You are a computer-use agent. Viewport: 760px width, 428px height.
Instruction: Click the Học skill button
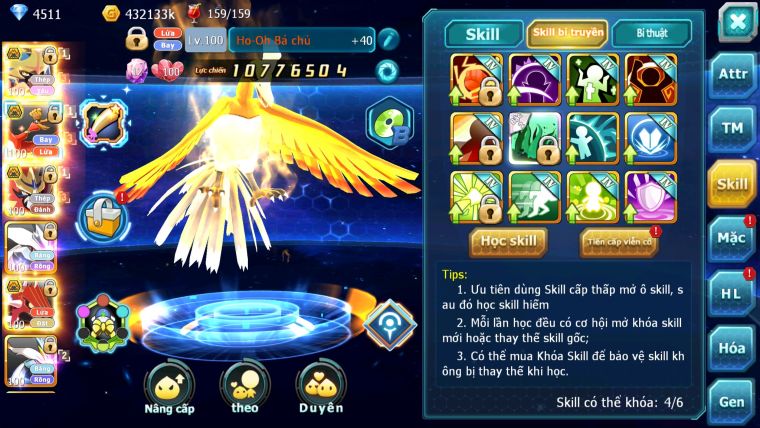pos(509,241)
